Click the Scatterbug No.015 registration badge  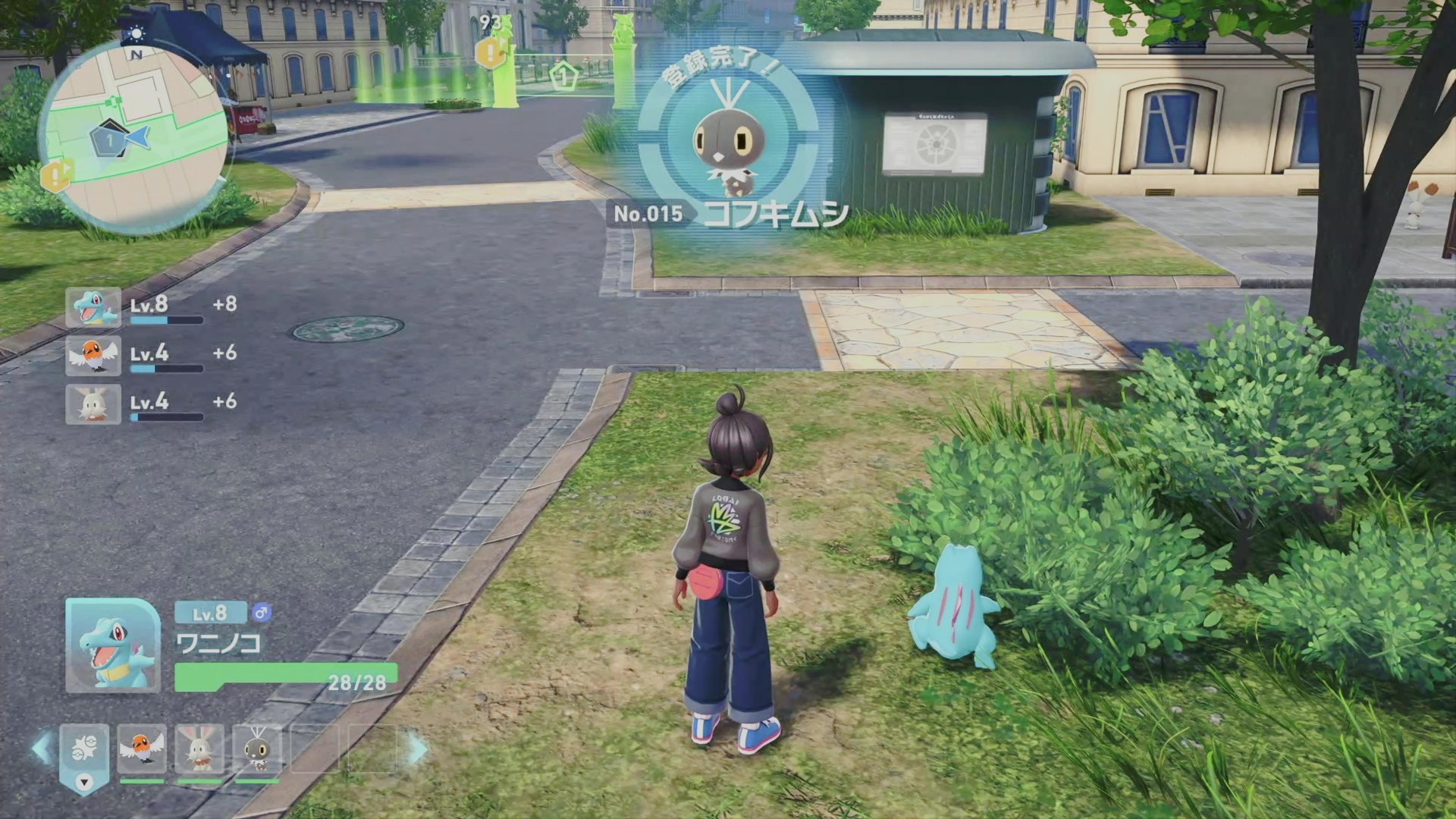[728, 144]
